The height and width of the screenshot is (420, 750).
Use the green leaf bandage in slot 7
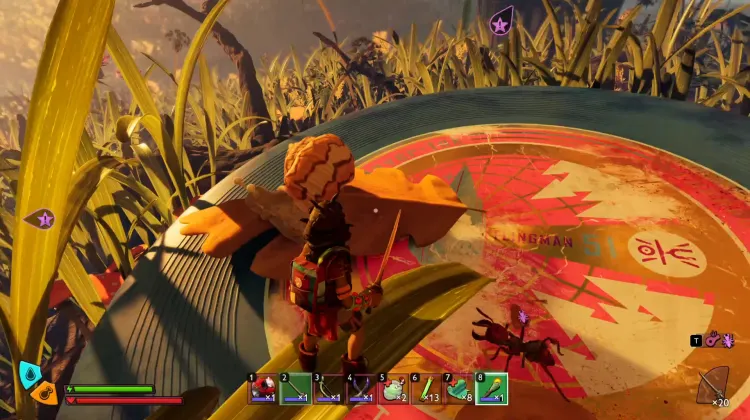458,388
